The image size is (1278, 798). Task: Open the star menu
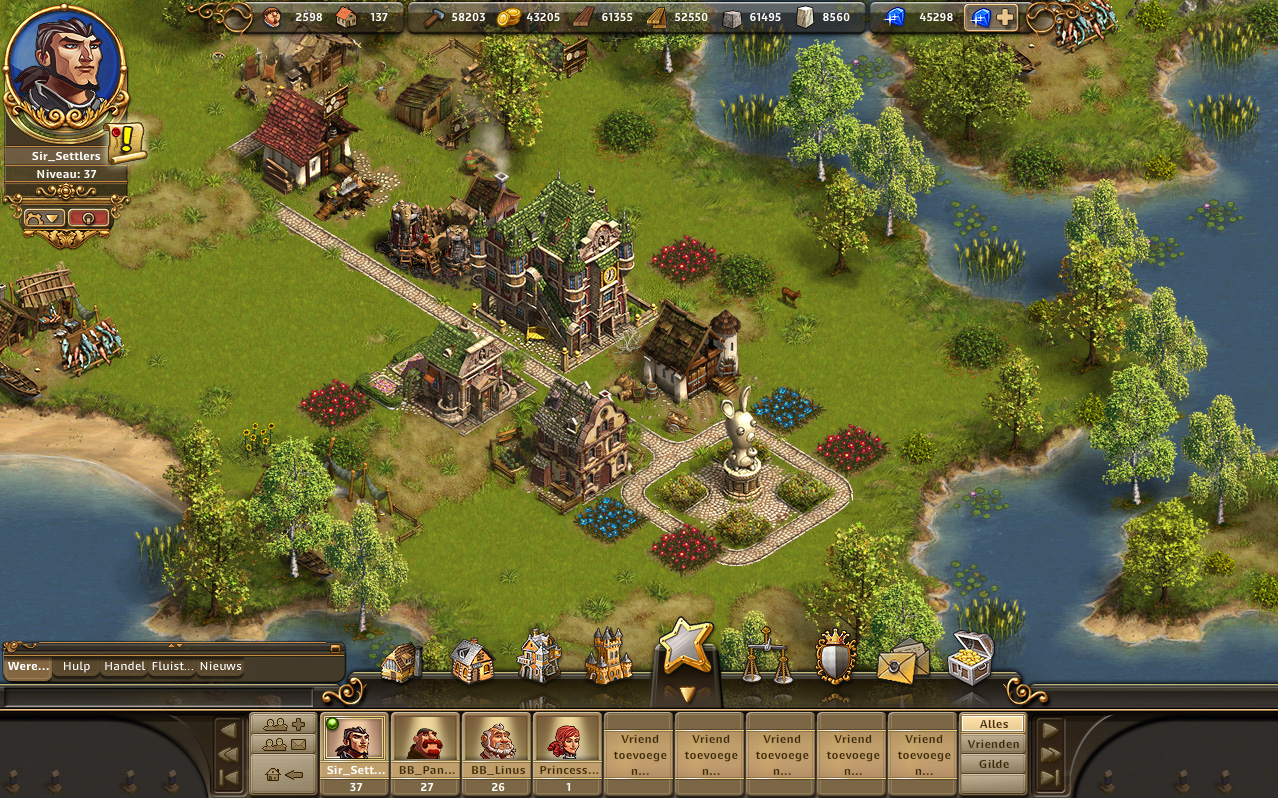click(684, 646)
